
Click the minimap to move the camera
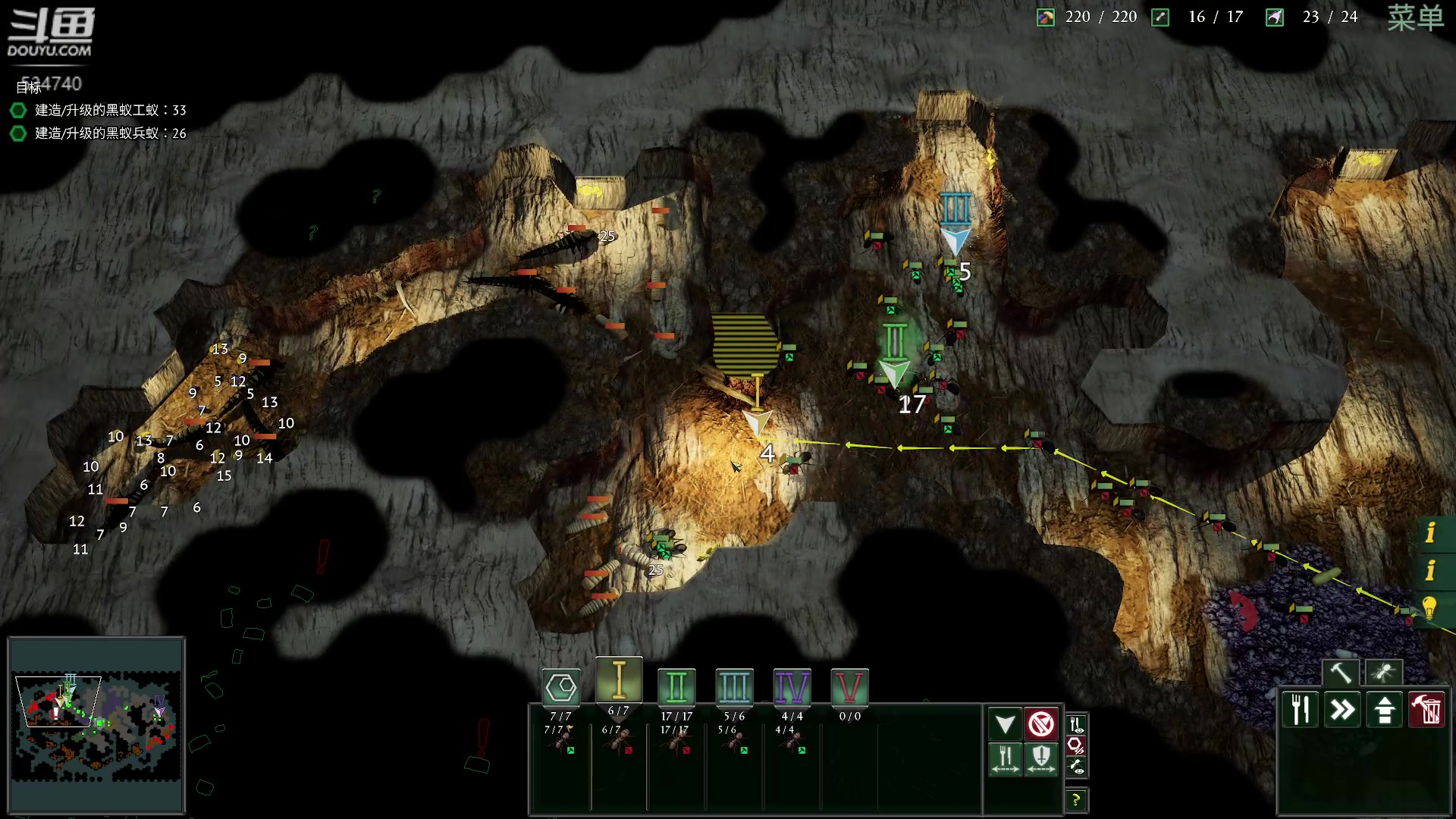pos(96,726)
